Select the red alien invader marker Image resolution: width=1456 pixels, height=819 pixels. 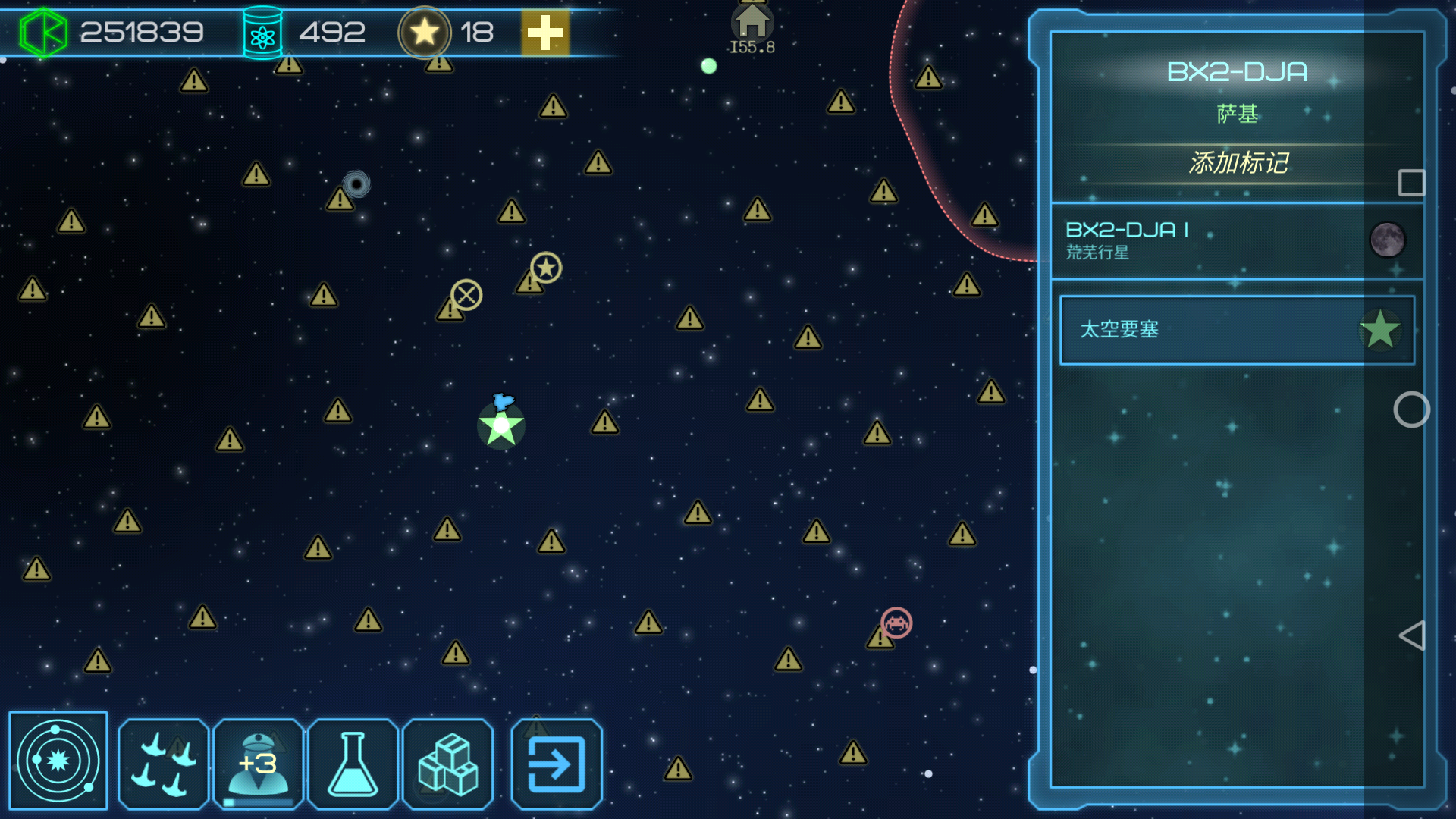click(896, 623)
